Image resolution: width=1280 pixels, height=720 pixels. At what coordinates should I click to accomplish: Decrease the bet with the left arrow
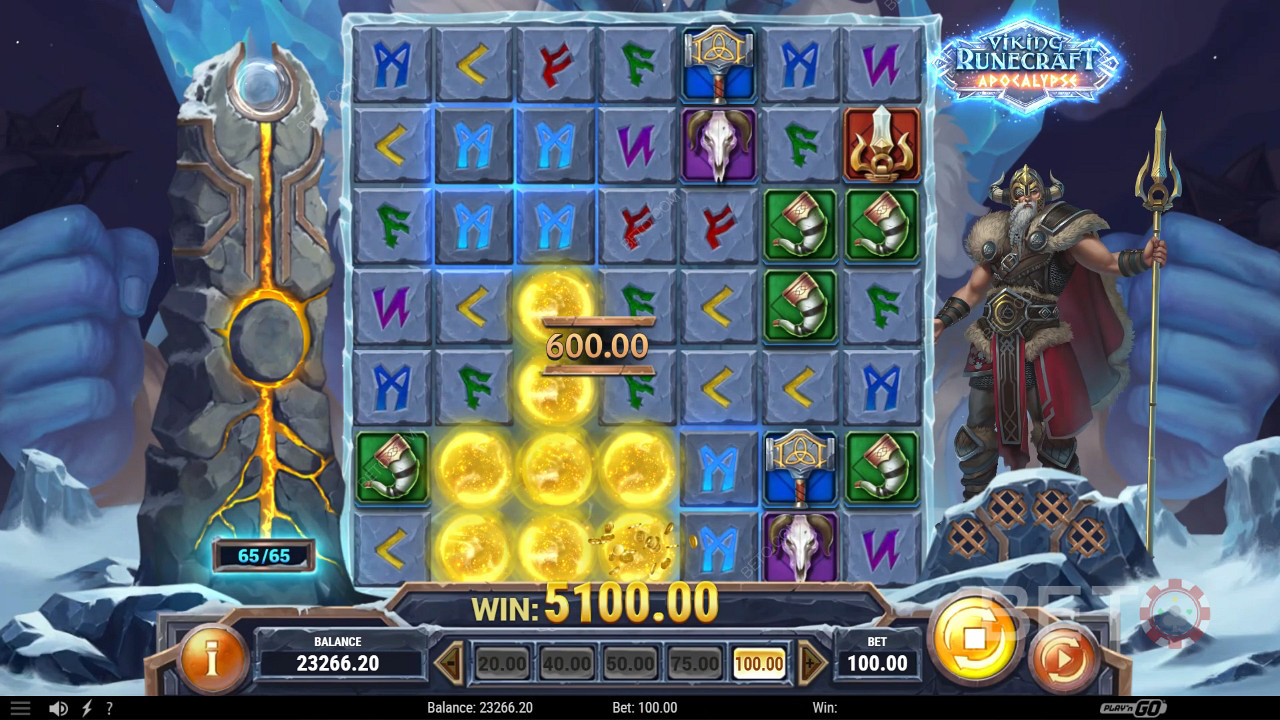[451, 663]
